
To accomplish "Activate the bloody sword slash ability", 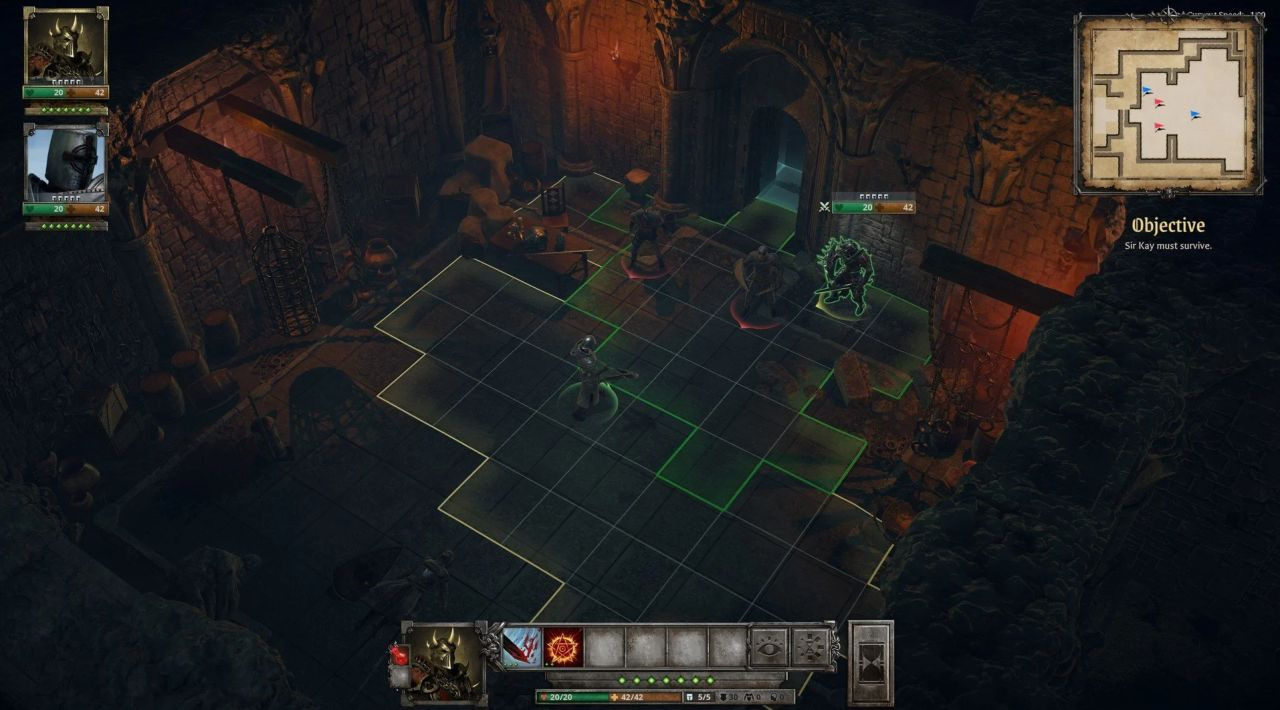I will point(522,648).
